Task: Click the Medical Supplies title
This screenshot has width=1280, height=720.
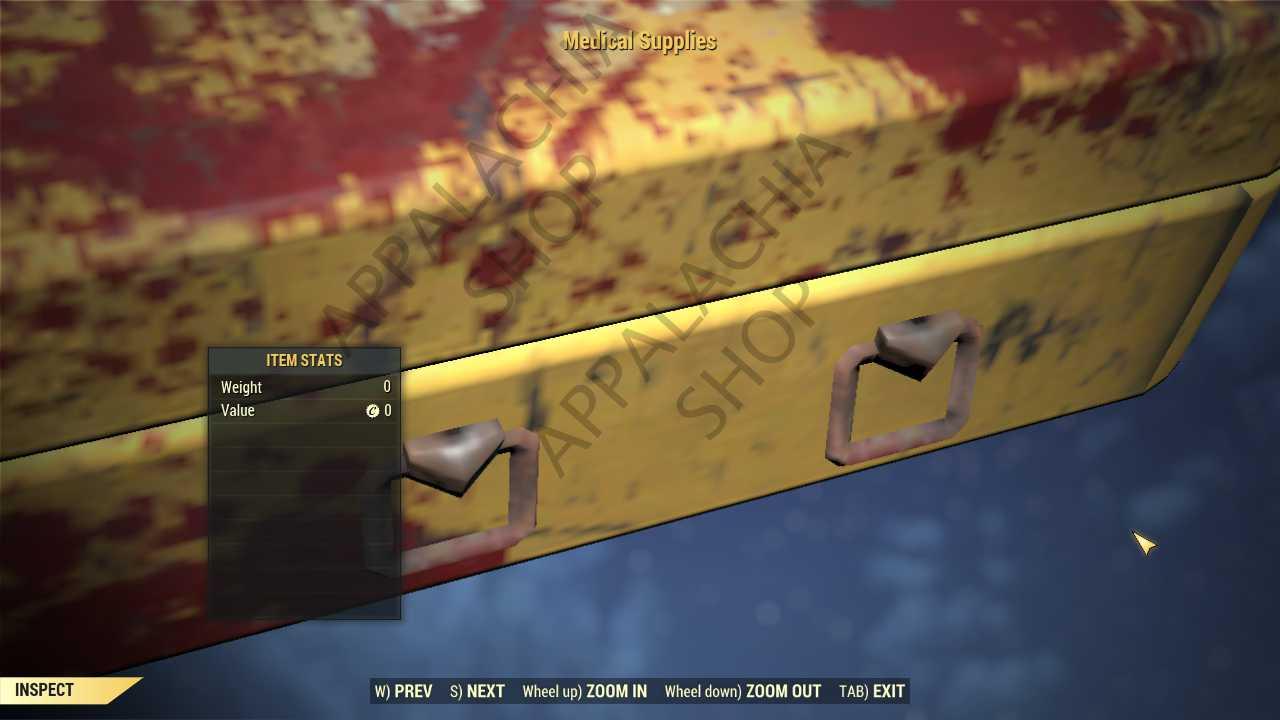Action: click(638, 41)
